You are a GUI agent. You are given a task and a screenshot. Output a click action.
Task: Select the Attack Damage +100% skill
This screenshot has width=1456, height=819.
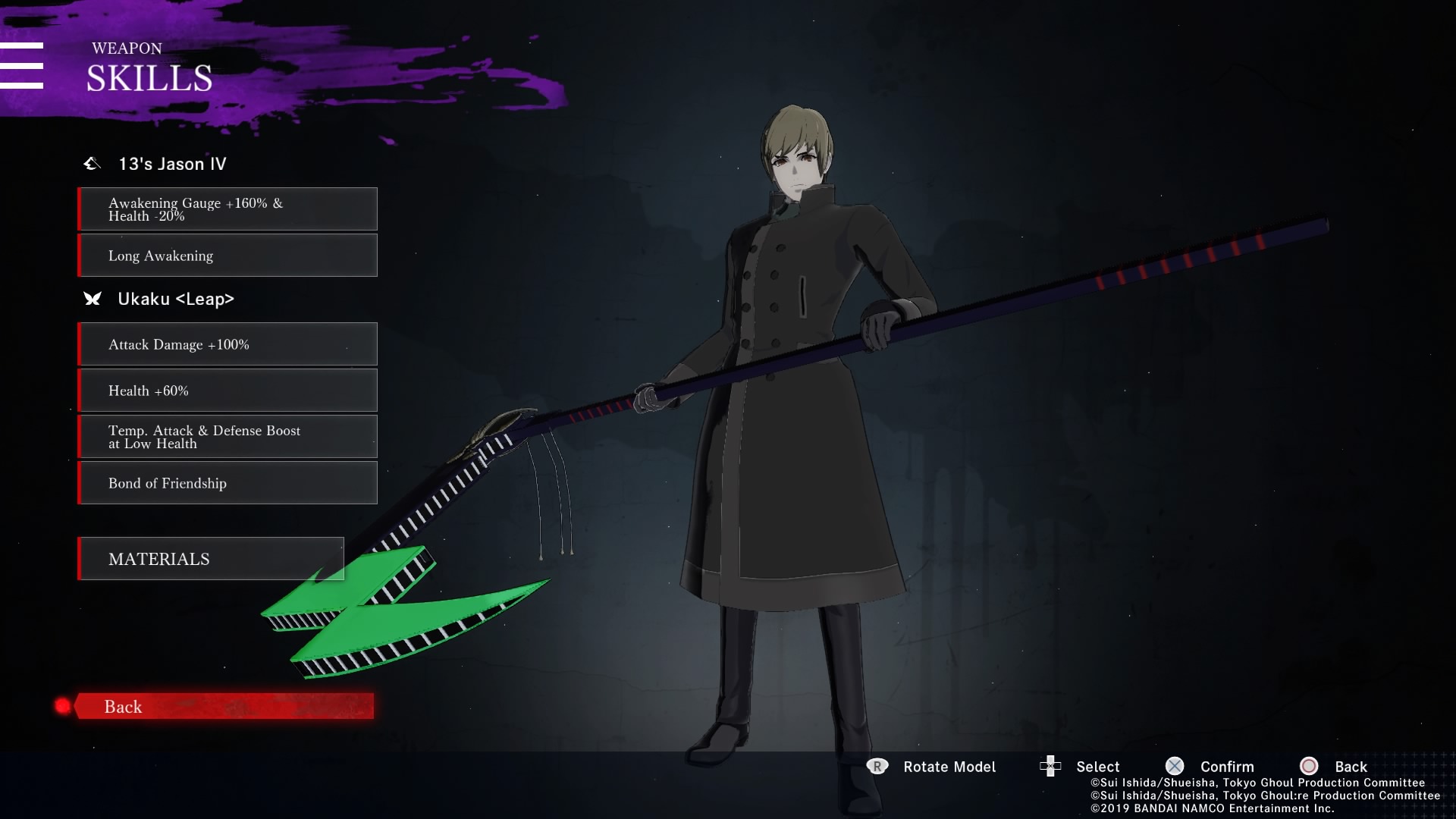[x=227, y=344]
